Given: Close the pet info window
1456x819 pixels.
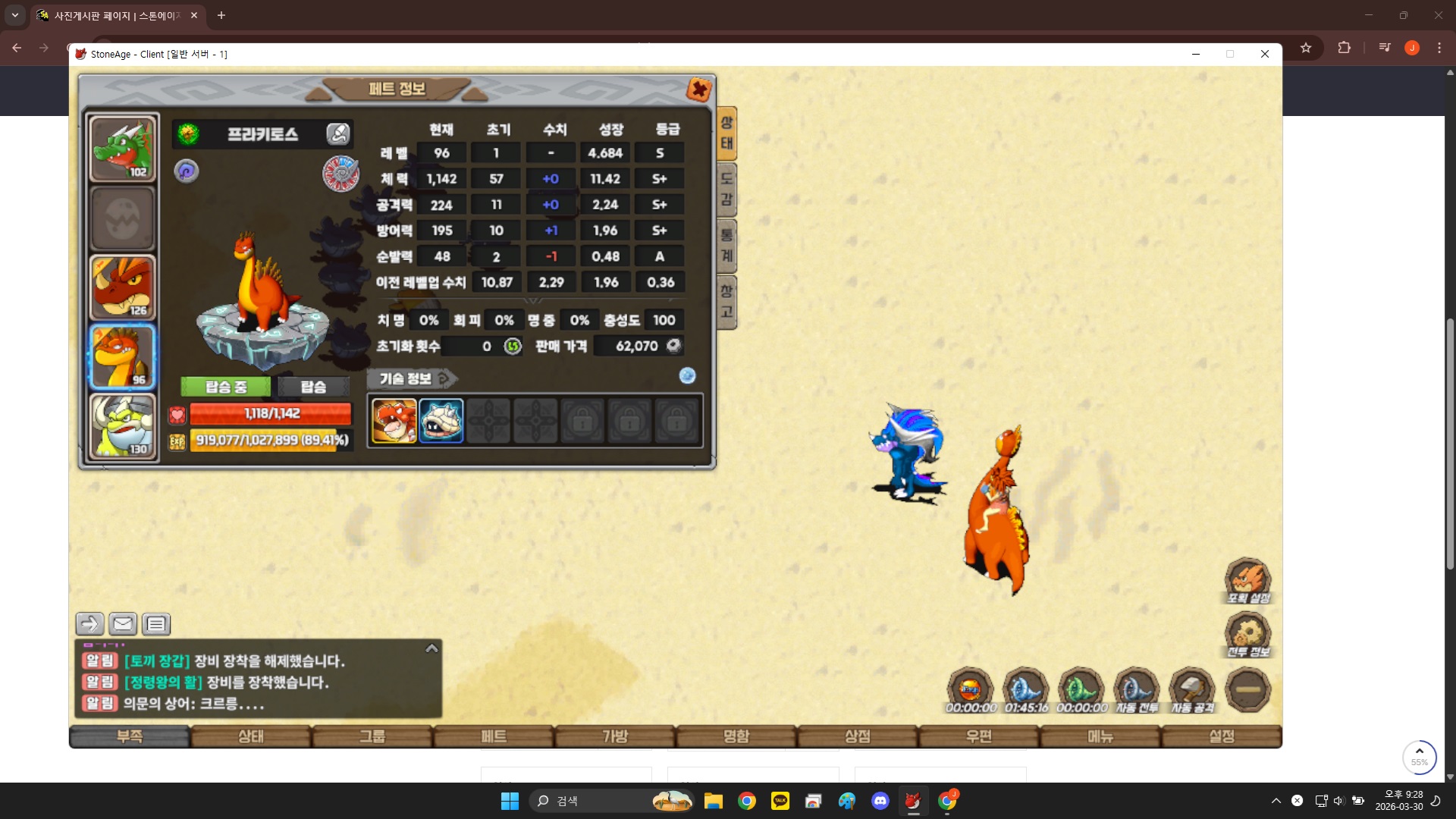Looking at the screenshot, I should 698,89.
